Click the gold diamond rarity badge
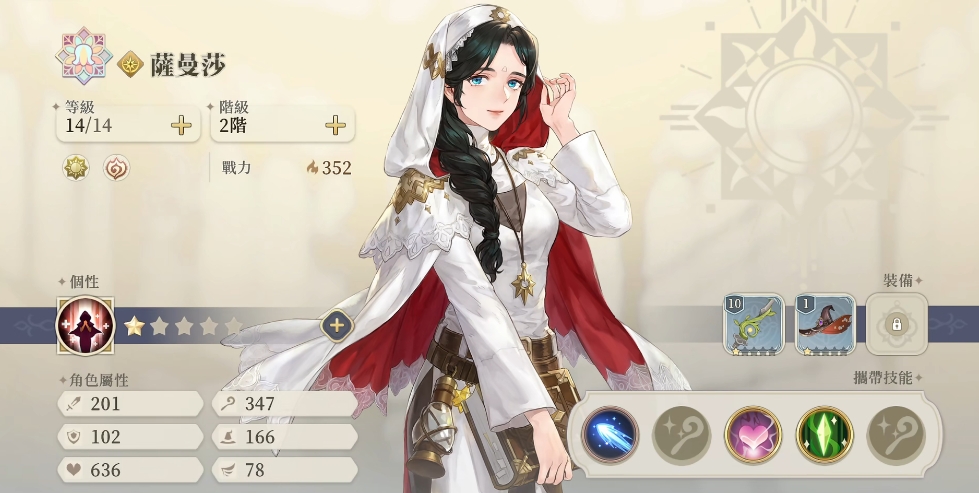 coord(131,66)
